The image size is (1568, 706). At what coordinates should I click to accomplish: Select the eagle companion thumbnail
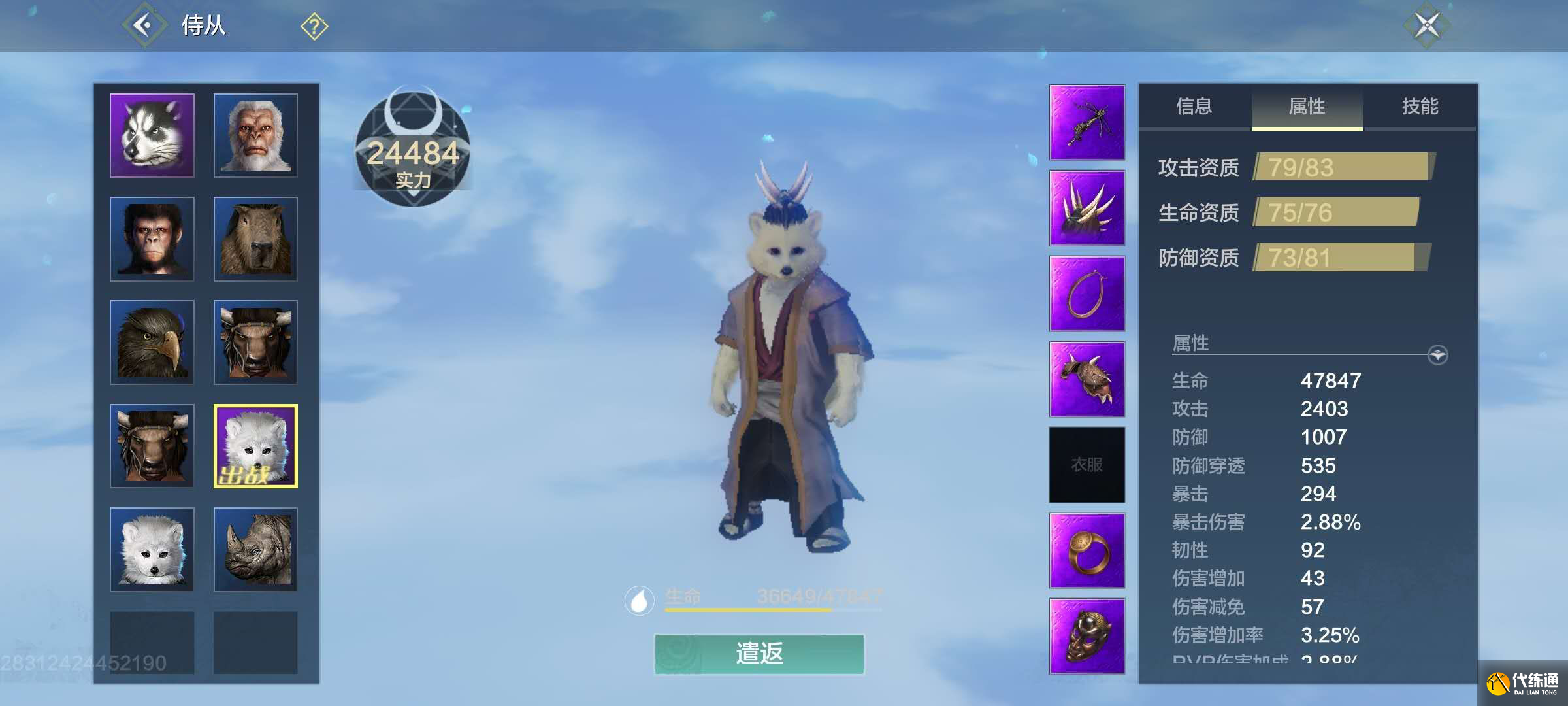[x=151, y=342]
